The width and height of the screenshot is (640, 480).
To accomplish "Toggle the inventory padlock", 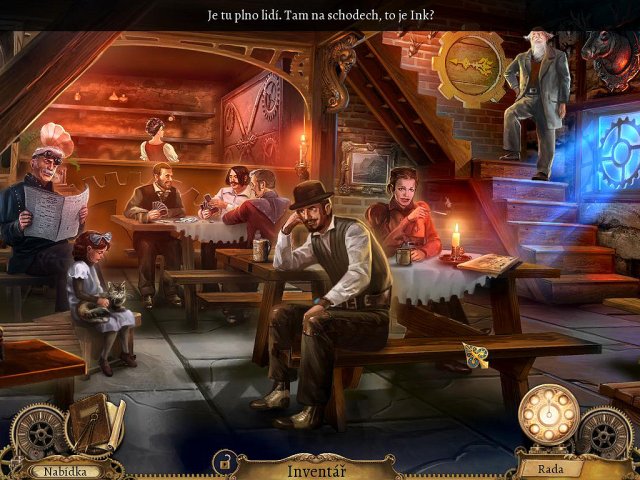I will pos(225,463).
